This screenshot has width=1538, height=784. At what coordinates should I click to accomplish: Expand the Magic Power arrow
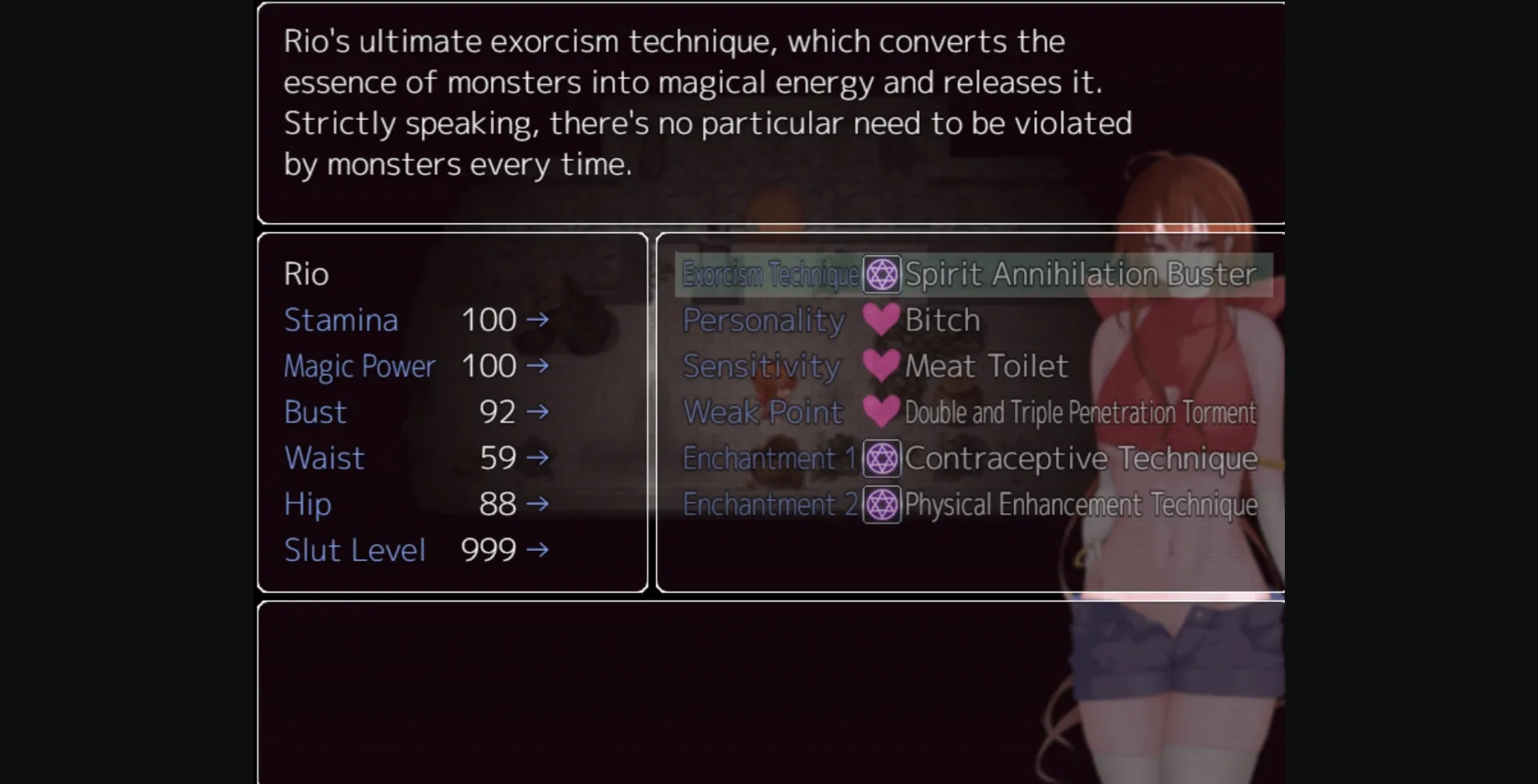(538, 365)
